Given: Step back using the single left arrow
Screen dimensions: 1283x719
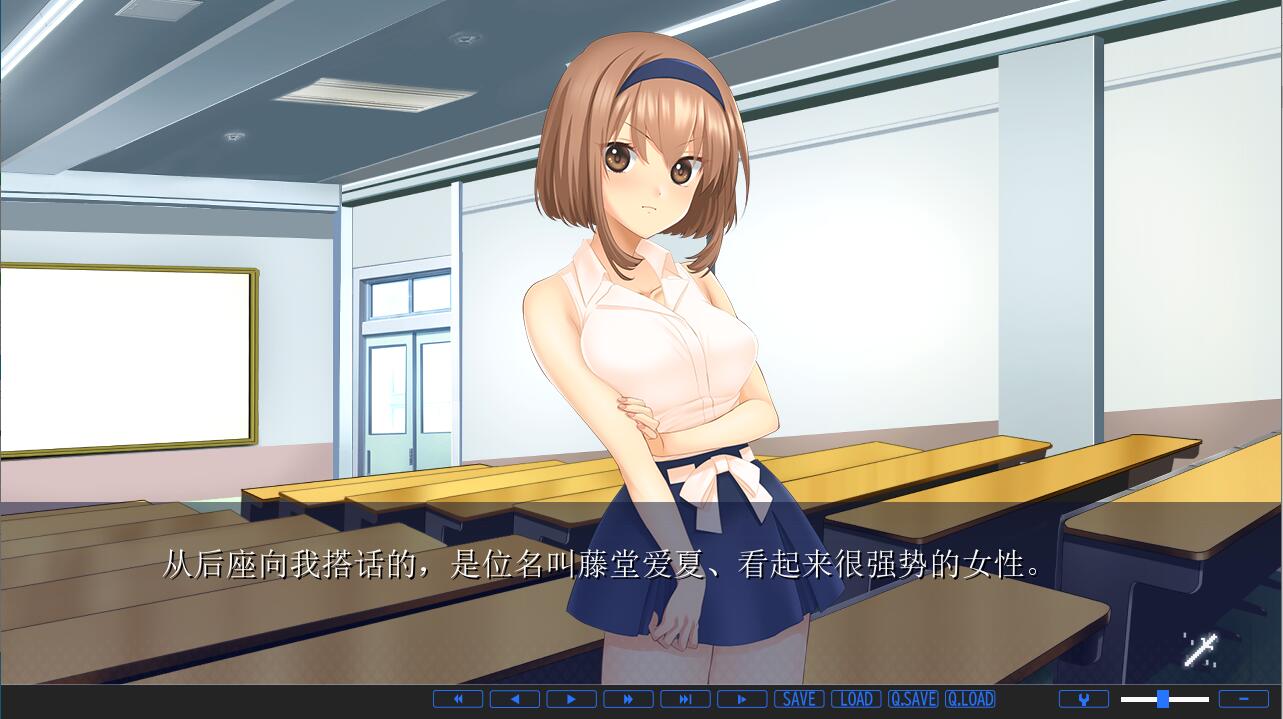Looking at the screenshot, I should (515, 699).
